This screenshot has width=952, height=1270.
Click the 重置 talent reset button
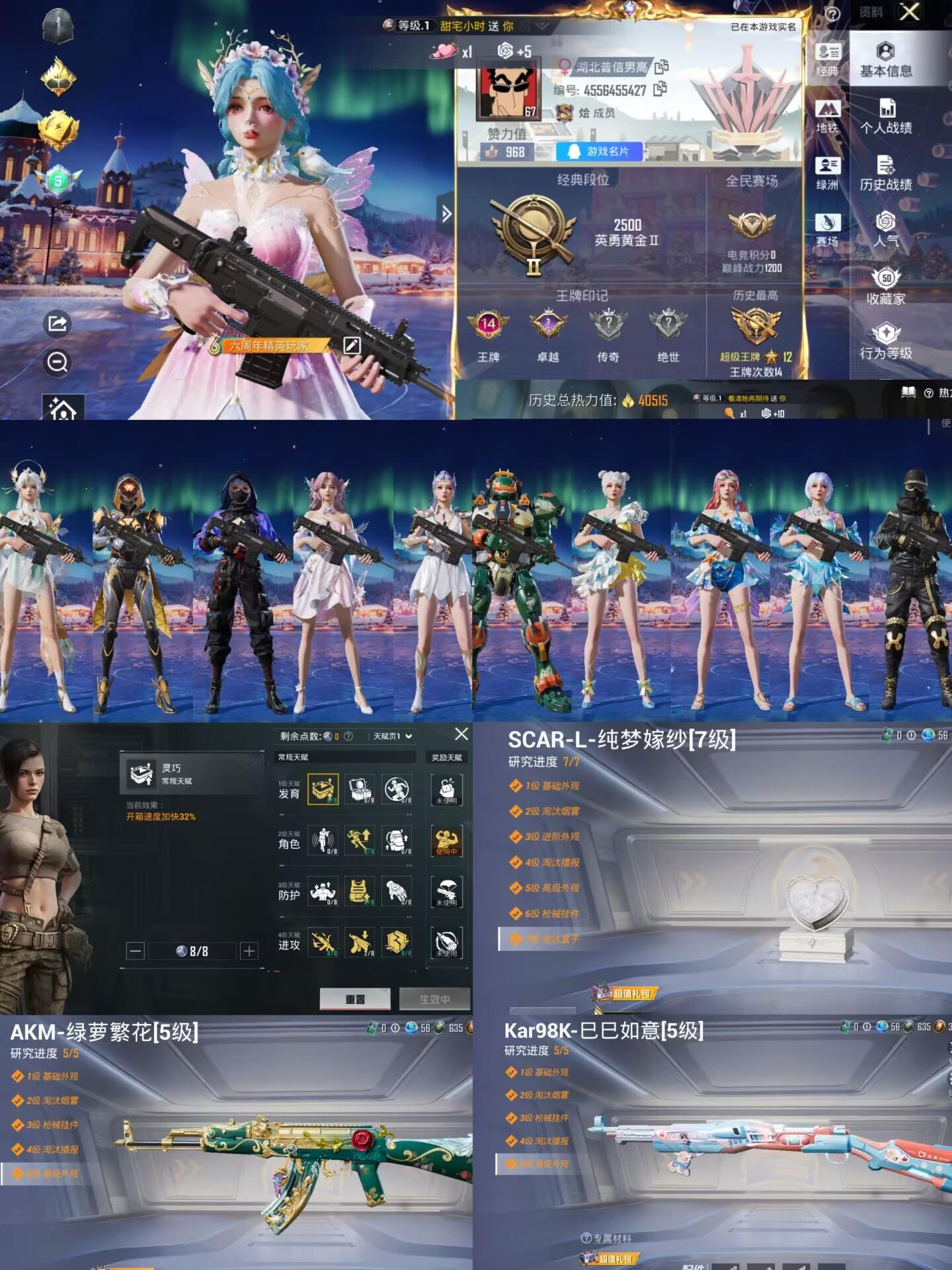(355, 999)
